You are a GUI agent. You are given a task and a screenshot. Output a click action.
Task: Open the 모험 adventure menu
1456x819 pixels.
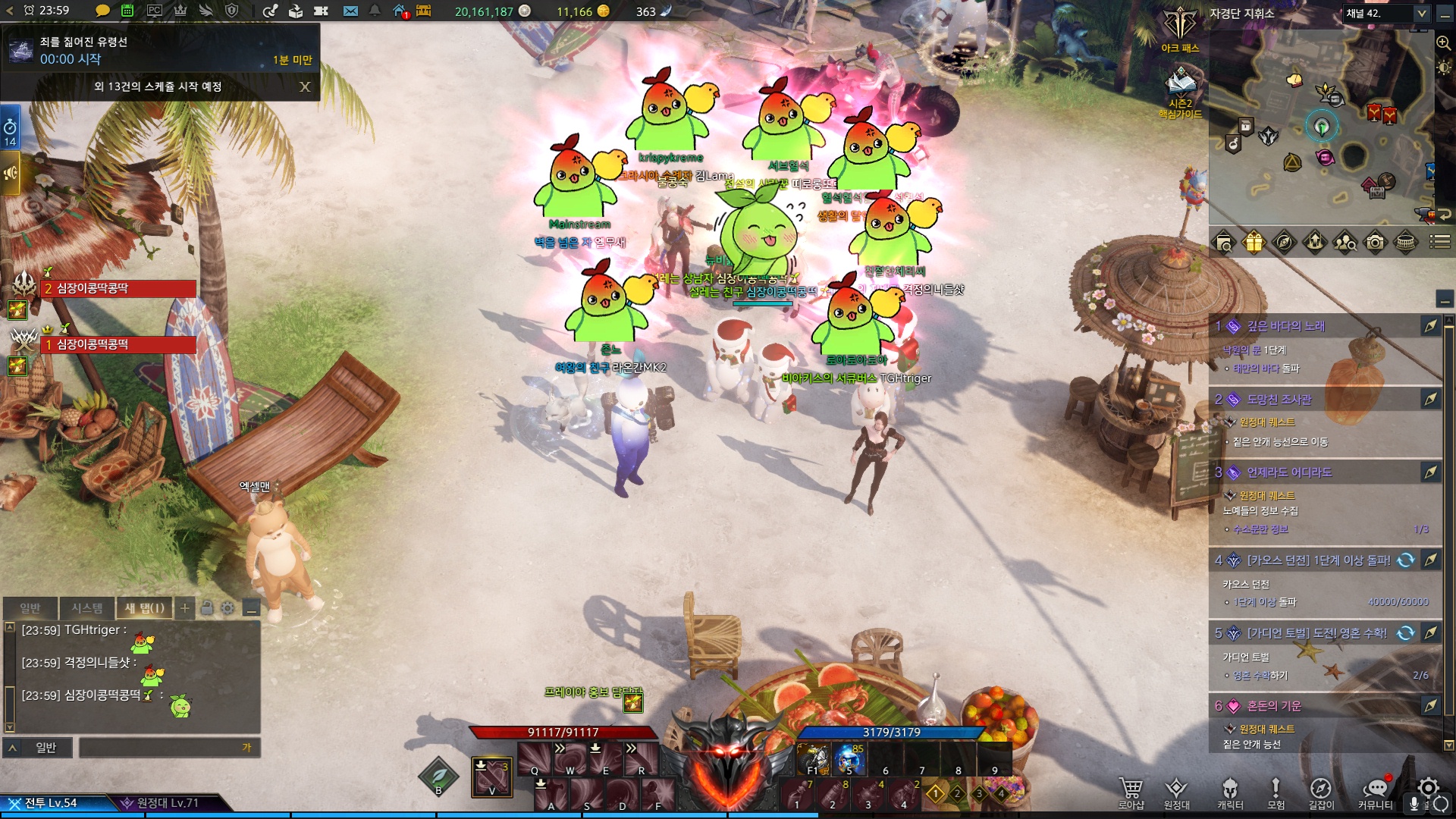(x=1276, y=792)
